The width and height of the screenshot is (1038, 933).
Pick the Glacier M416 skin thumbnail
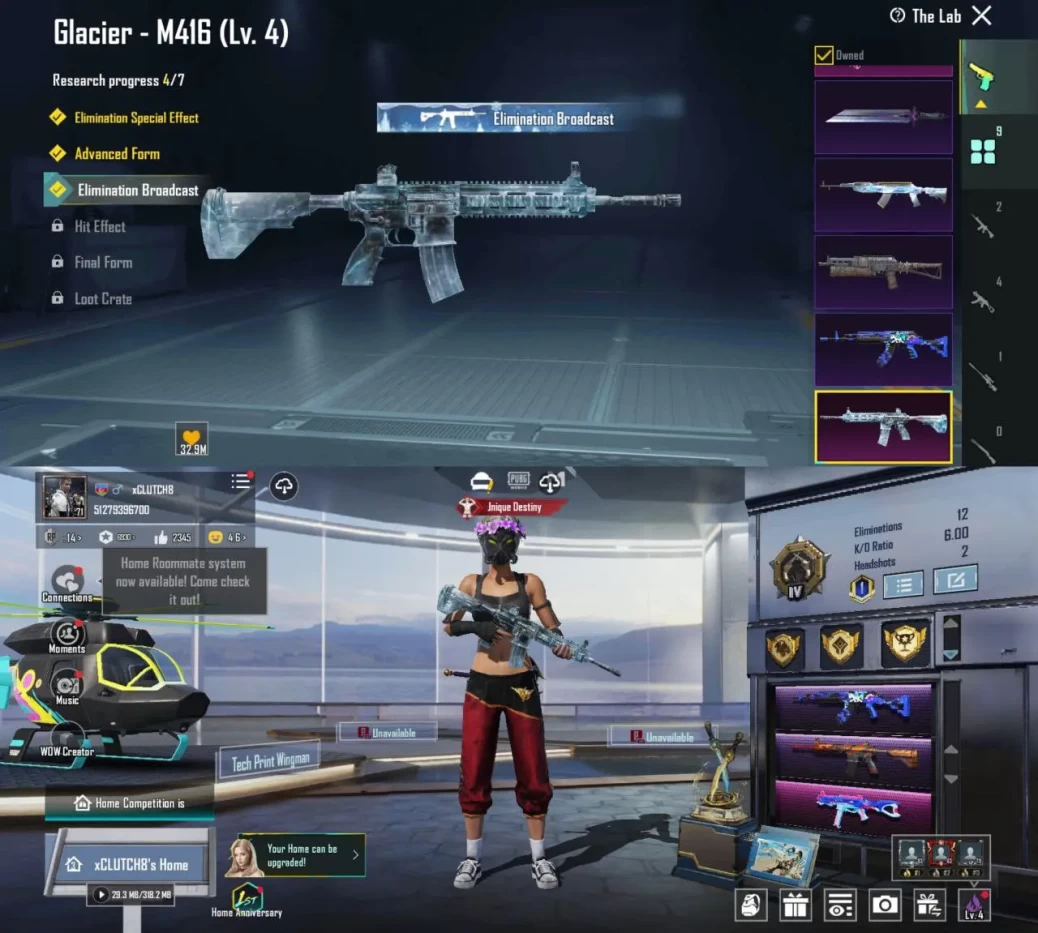pyautogui.click(x=883, y=426)
